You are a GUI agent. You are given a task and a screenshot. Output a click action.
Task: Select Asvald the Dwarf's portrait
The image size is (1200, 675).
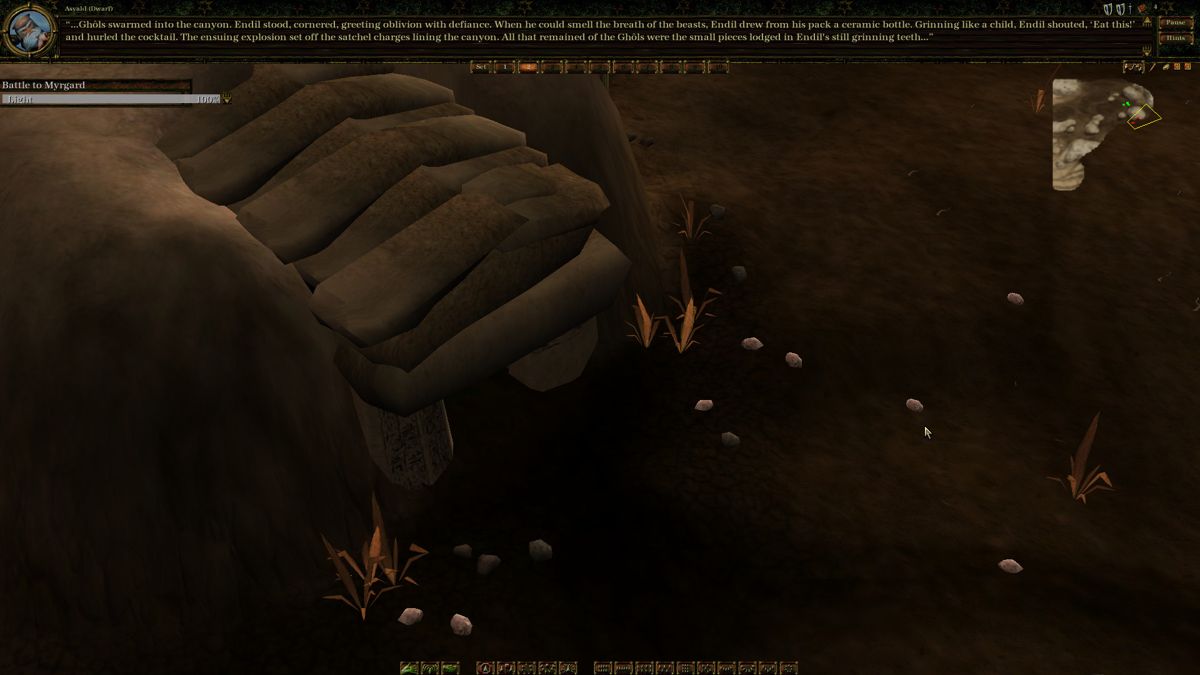(x=30, y=31)
